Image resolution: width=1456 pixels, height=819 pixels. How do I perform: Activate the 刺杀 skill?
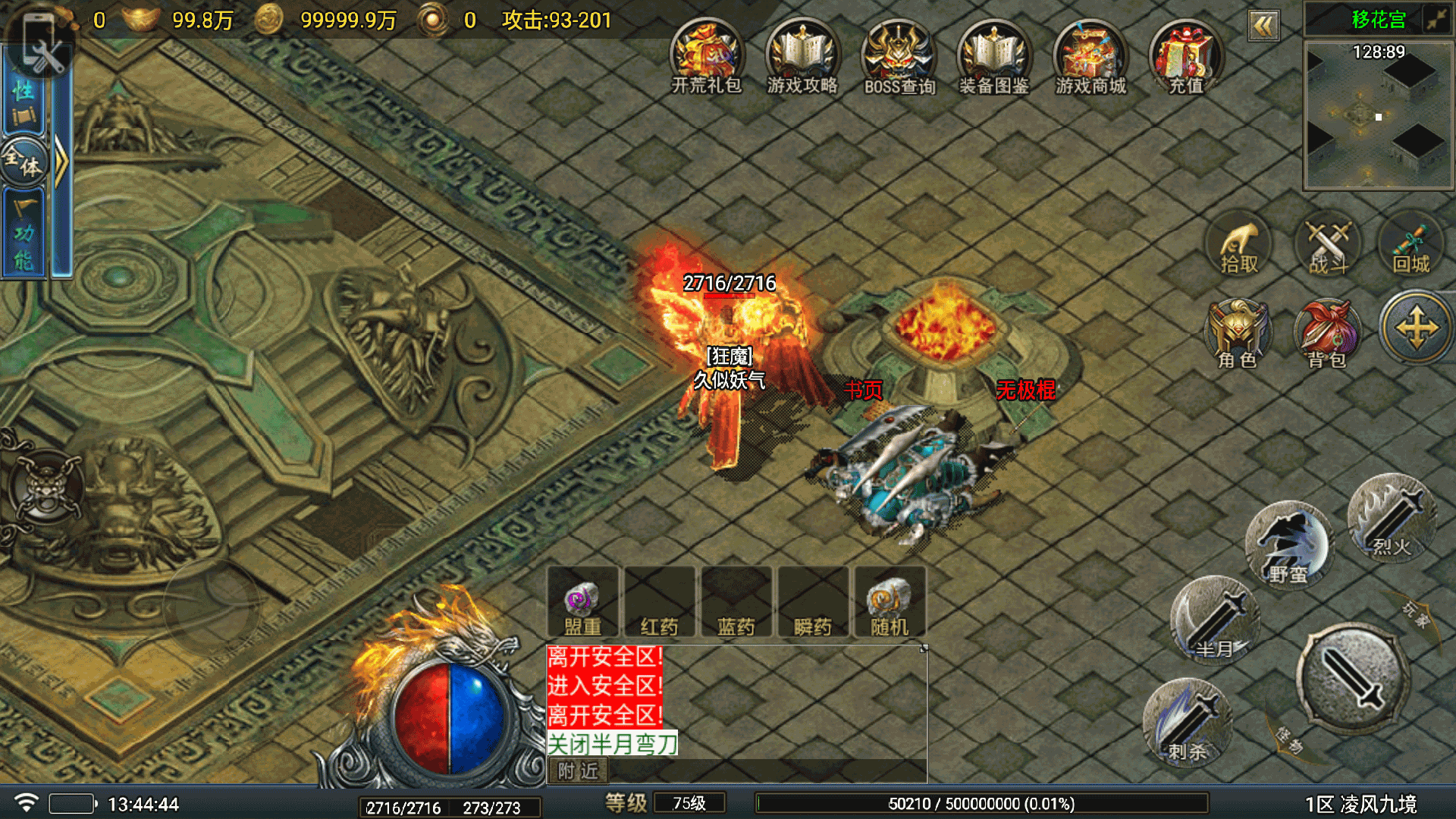click(x=1188, y=722)
